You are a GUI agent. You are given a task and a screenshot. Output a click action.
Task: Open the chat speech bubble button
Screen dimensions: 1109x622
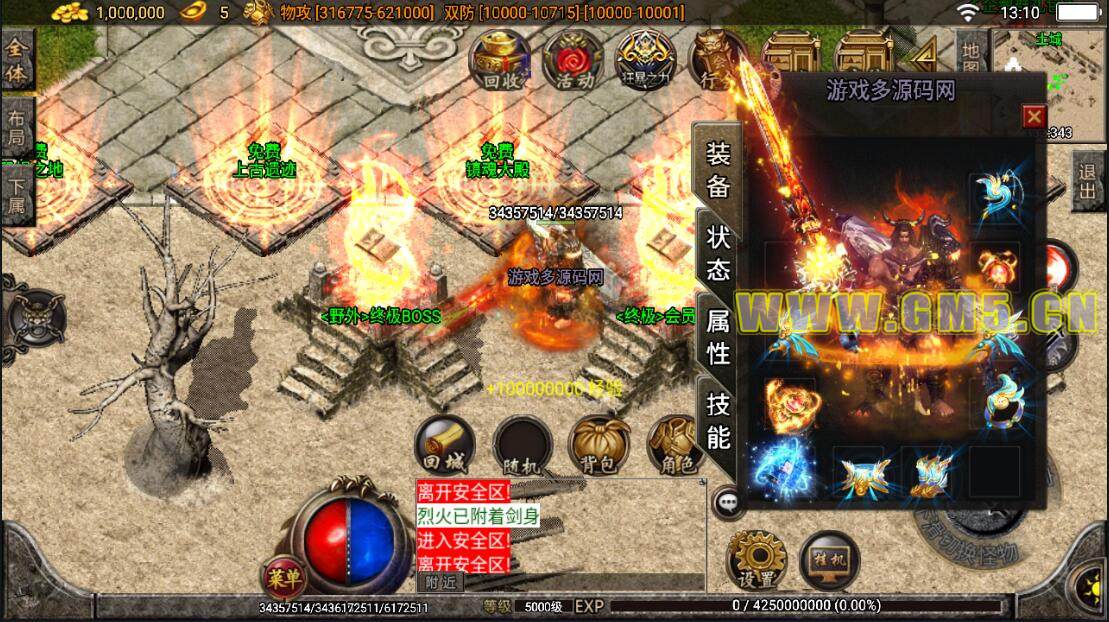click(729, 503)
